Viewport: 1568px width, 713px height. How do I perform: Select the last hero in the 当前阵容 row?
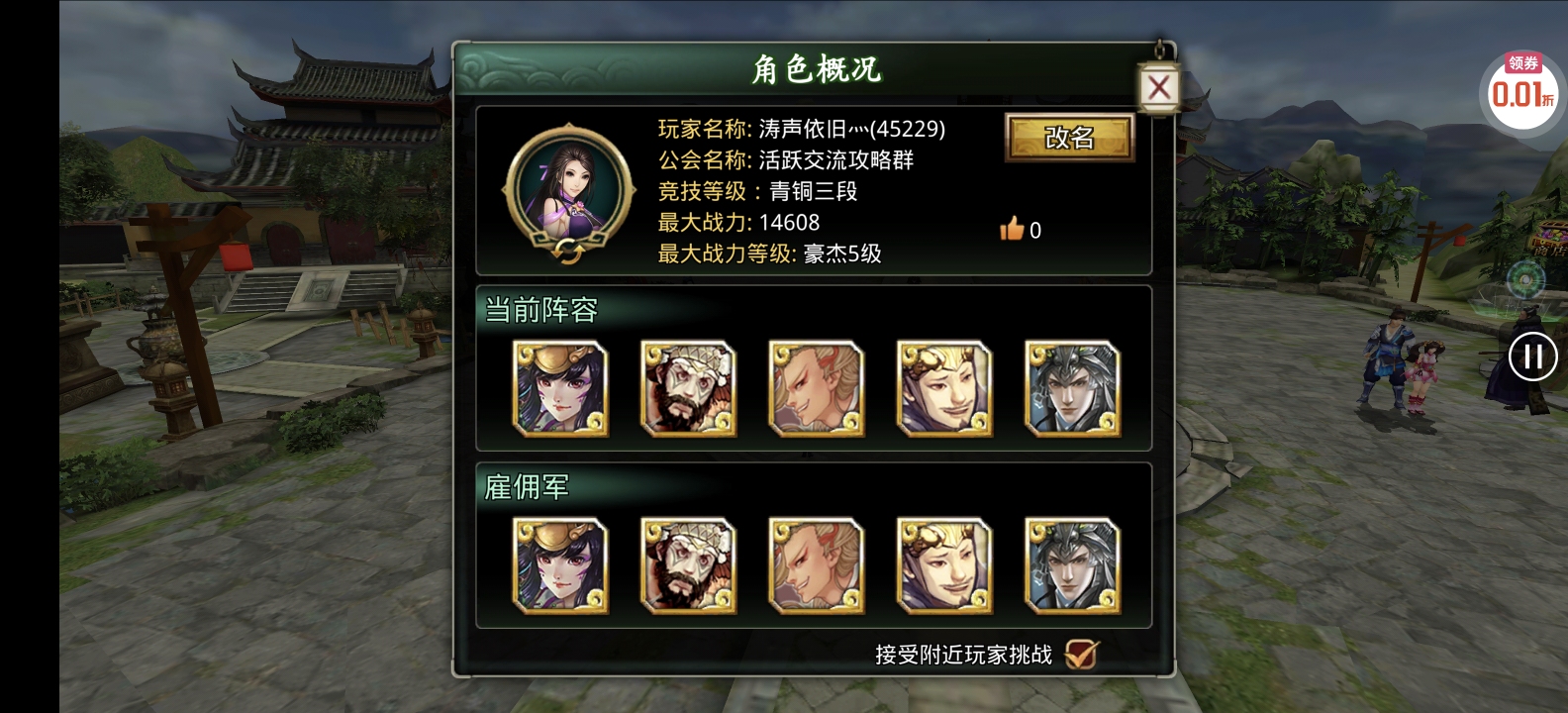tap(1071, 388)
